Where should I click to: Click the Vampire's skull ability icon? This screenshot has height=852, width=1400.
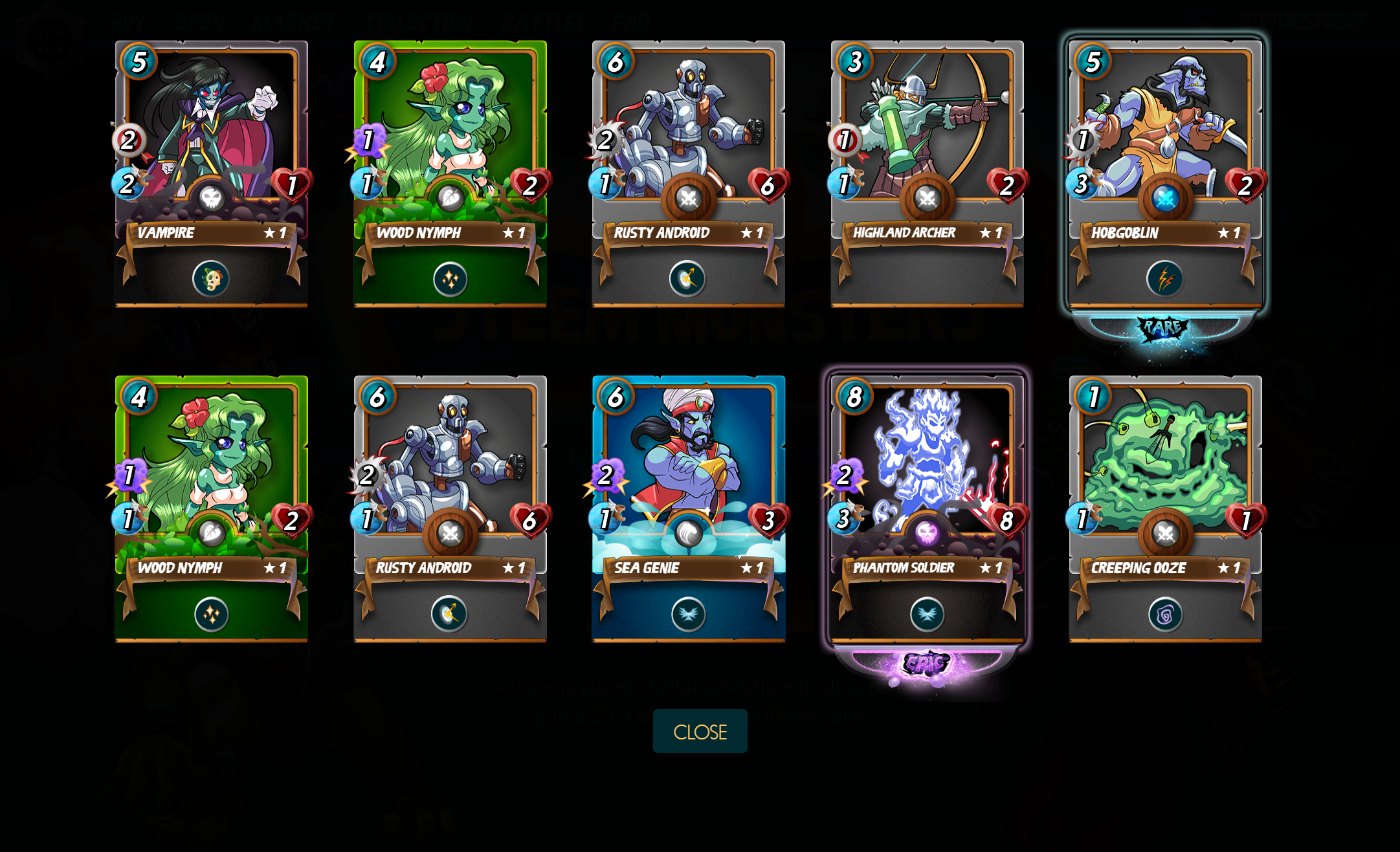(x=210, y=279)
